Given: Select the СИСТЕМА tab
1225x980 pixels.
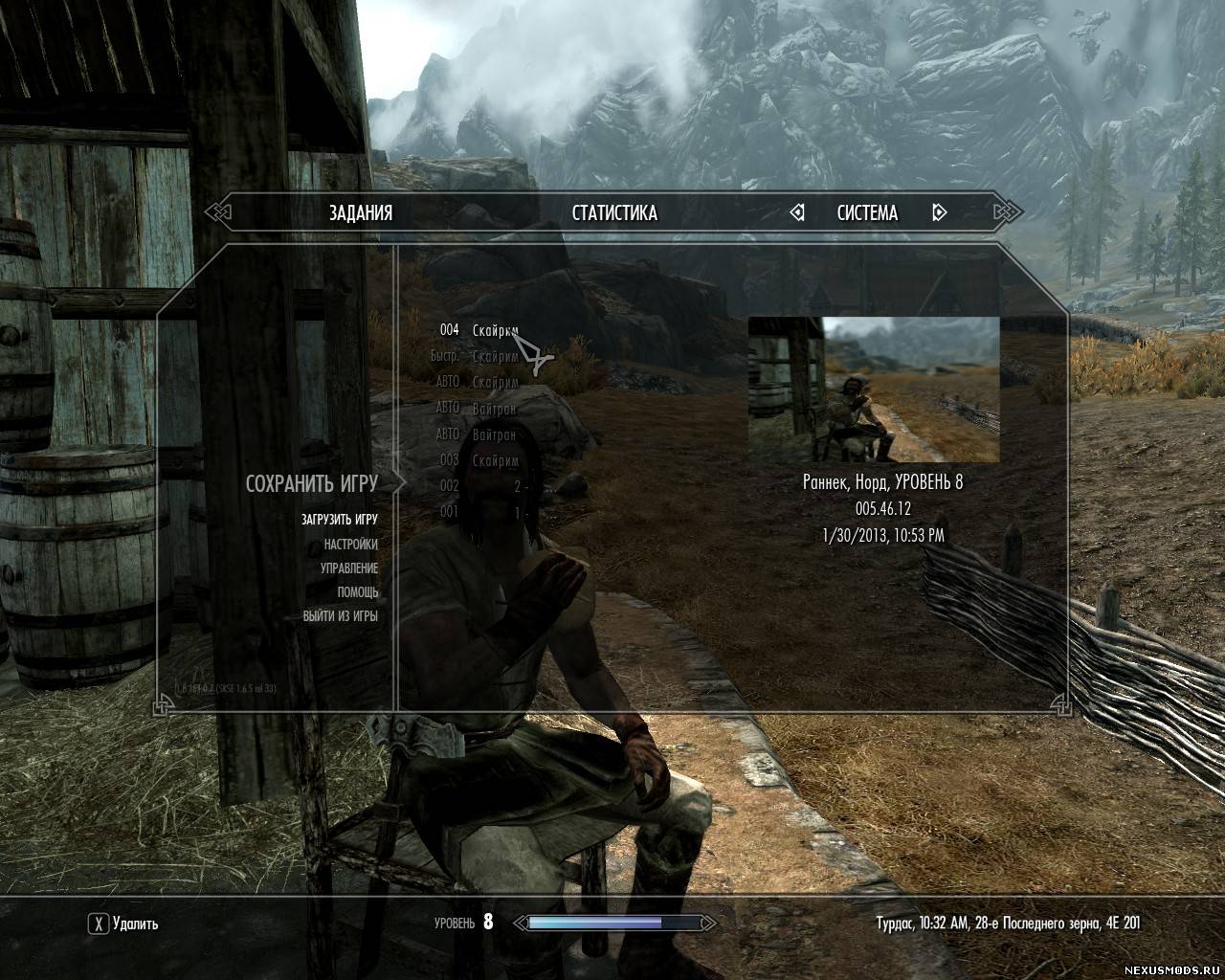Looking at the screenshot, I should tap(867, 212).
